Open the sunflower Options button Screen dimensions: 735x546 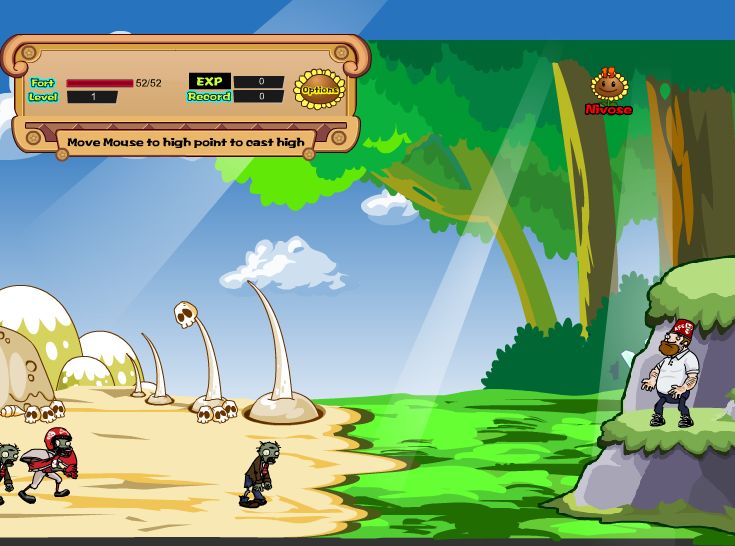[319, 90]
